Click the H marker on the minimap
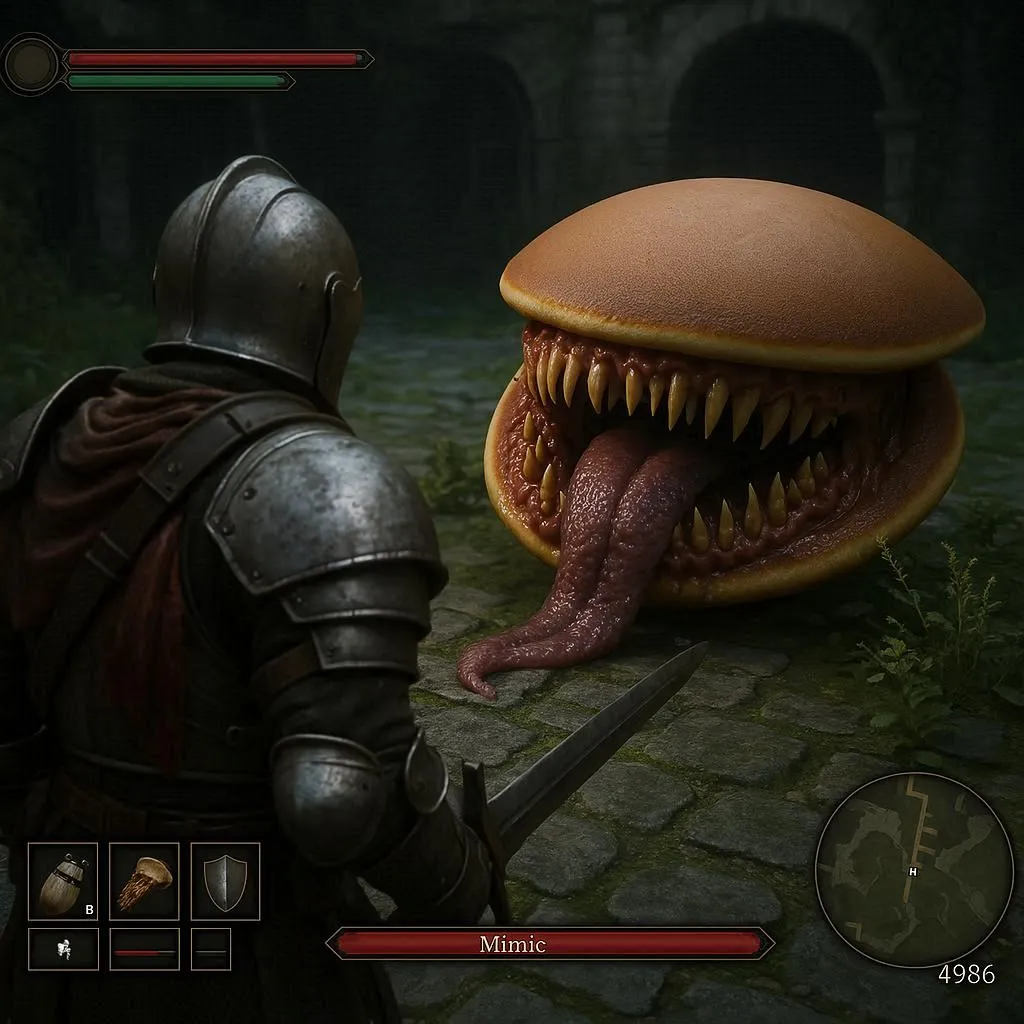This screenshot has width=1024, height=1024. click(912, 871)
